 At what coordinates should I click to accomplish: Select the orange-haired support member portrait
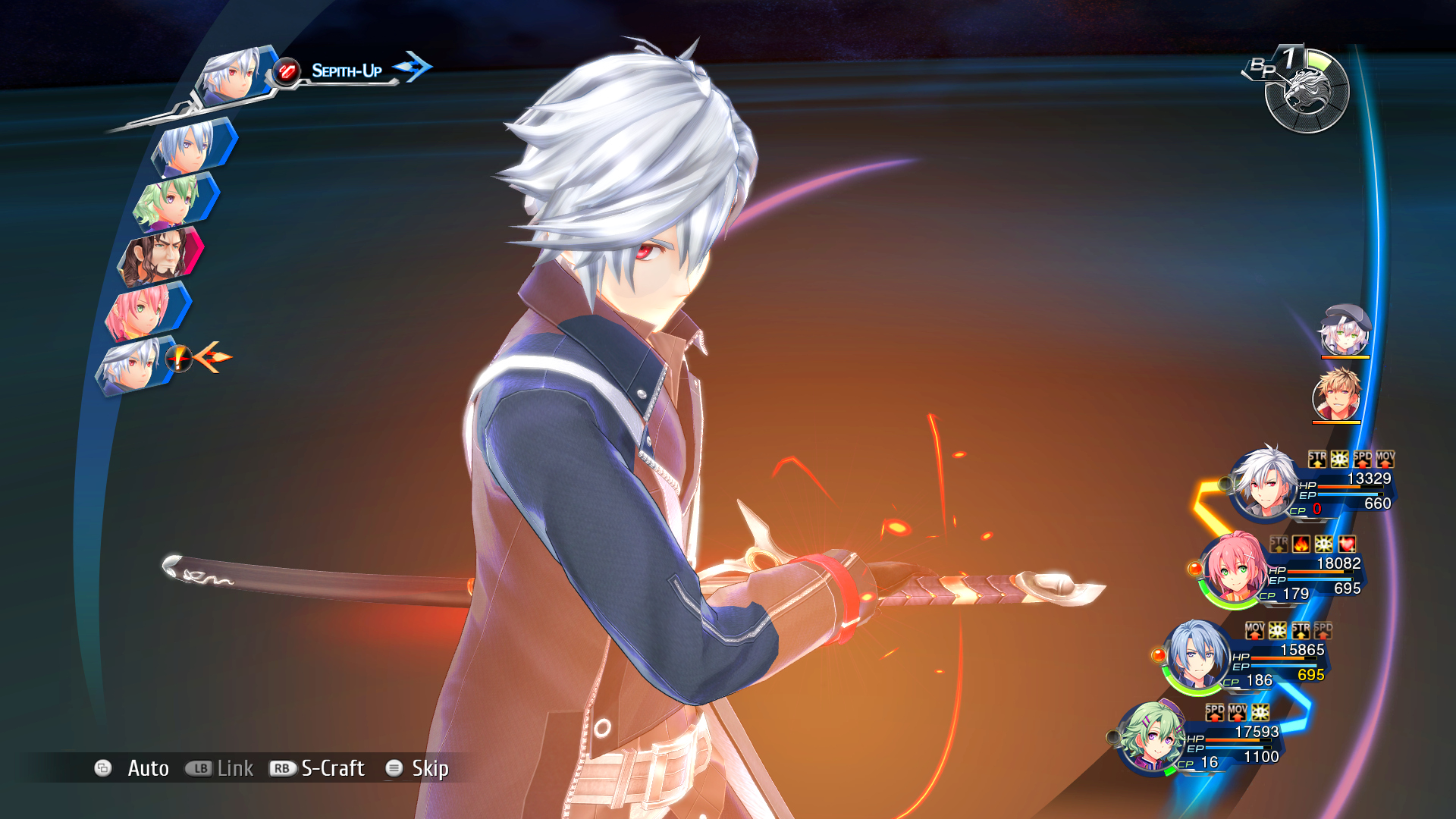[x=1336, y=395]
